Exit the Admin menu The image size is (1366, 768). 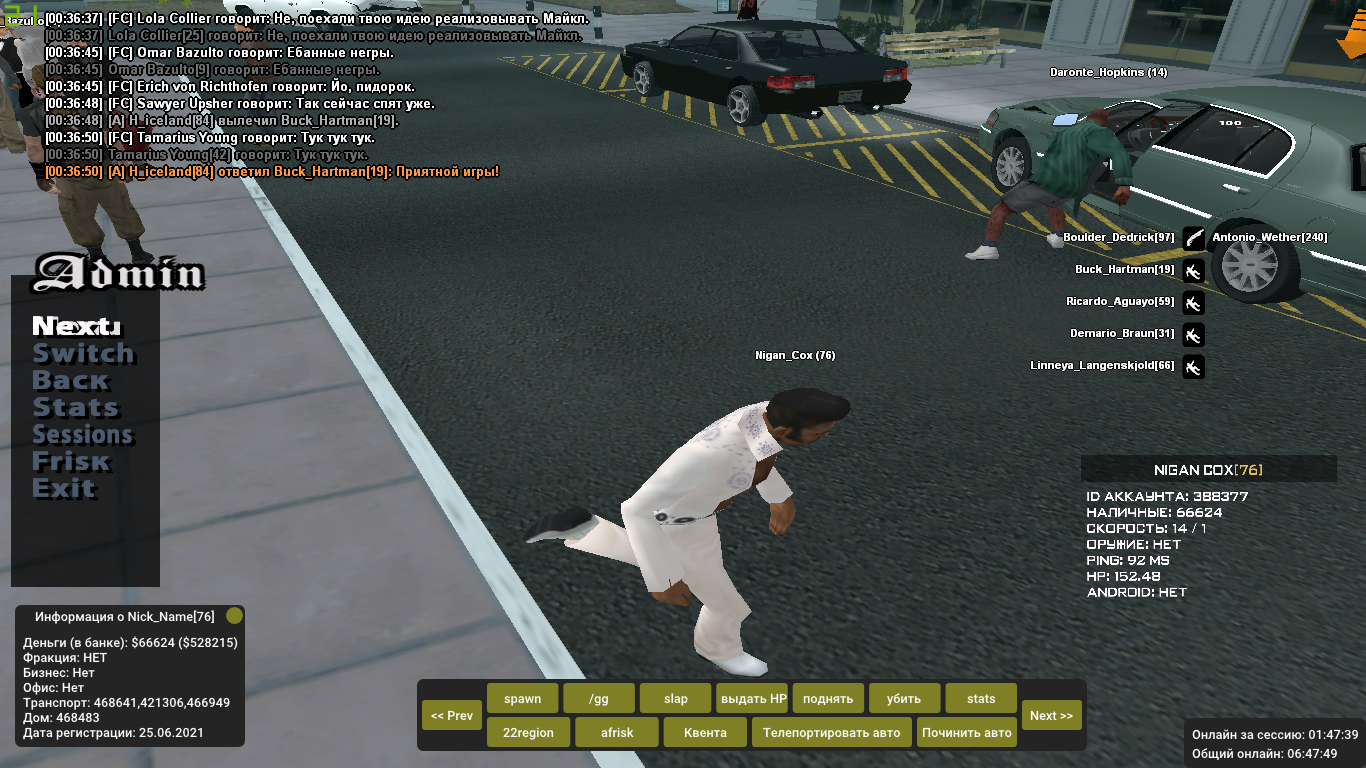64,488
